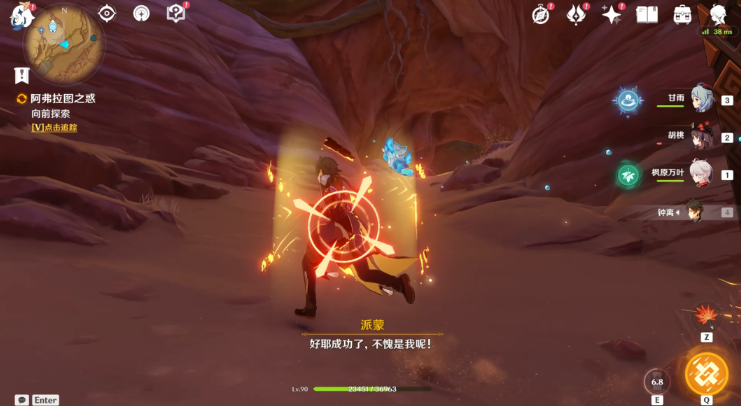Activate the golden elemental burst button
The height and width of the screenshot is (406, 741).
(706, 373)
